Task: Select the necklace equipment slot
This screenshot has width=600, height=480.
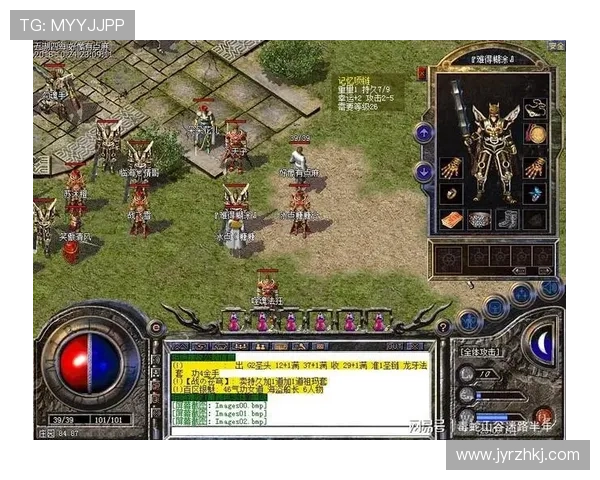Action: tap(536, 106)
